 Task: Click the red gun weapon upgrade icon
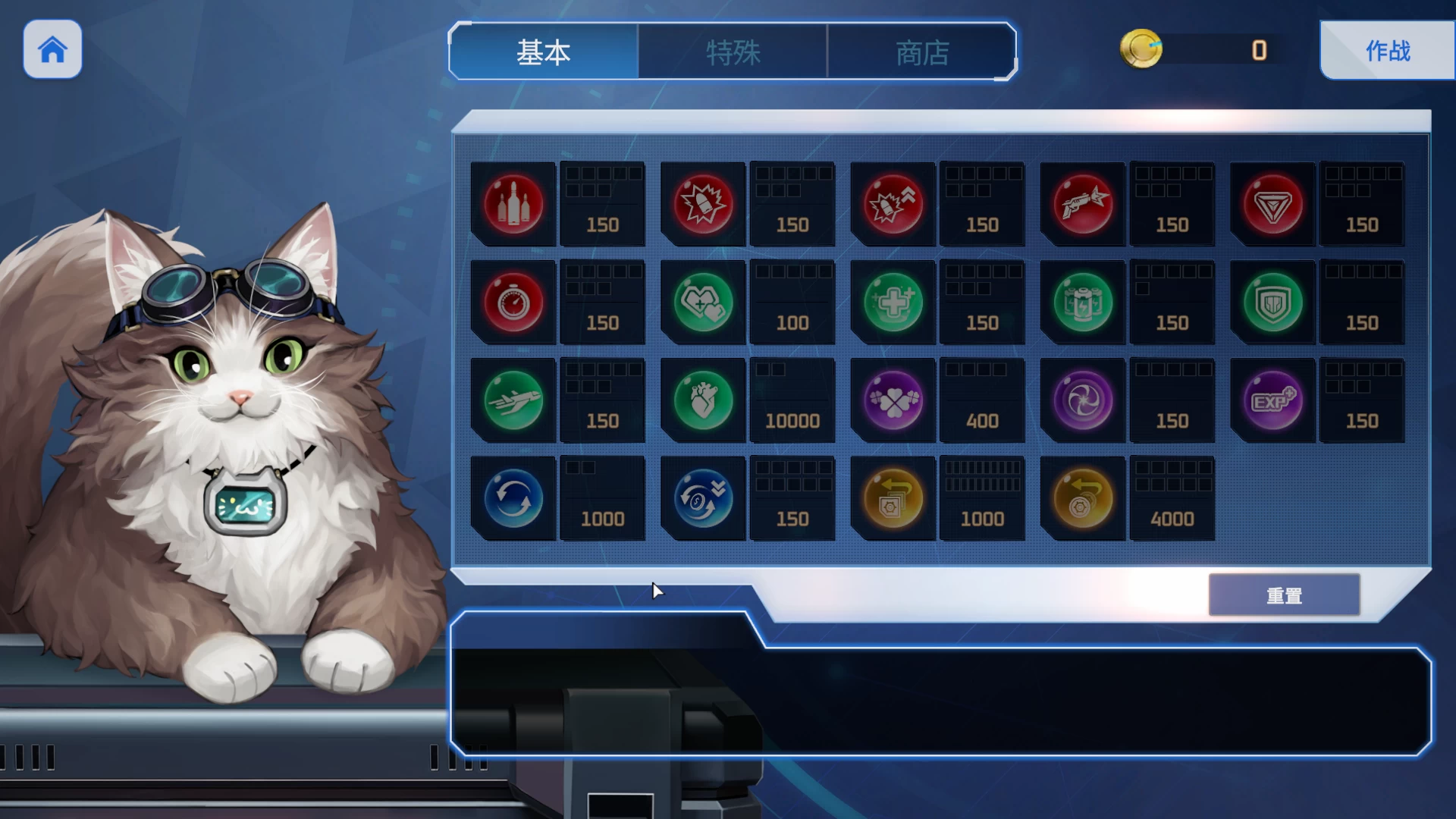(1082, 203)
